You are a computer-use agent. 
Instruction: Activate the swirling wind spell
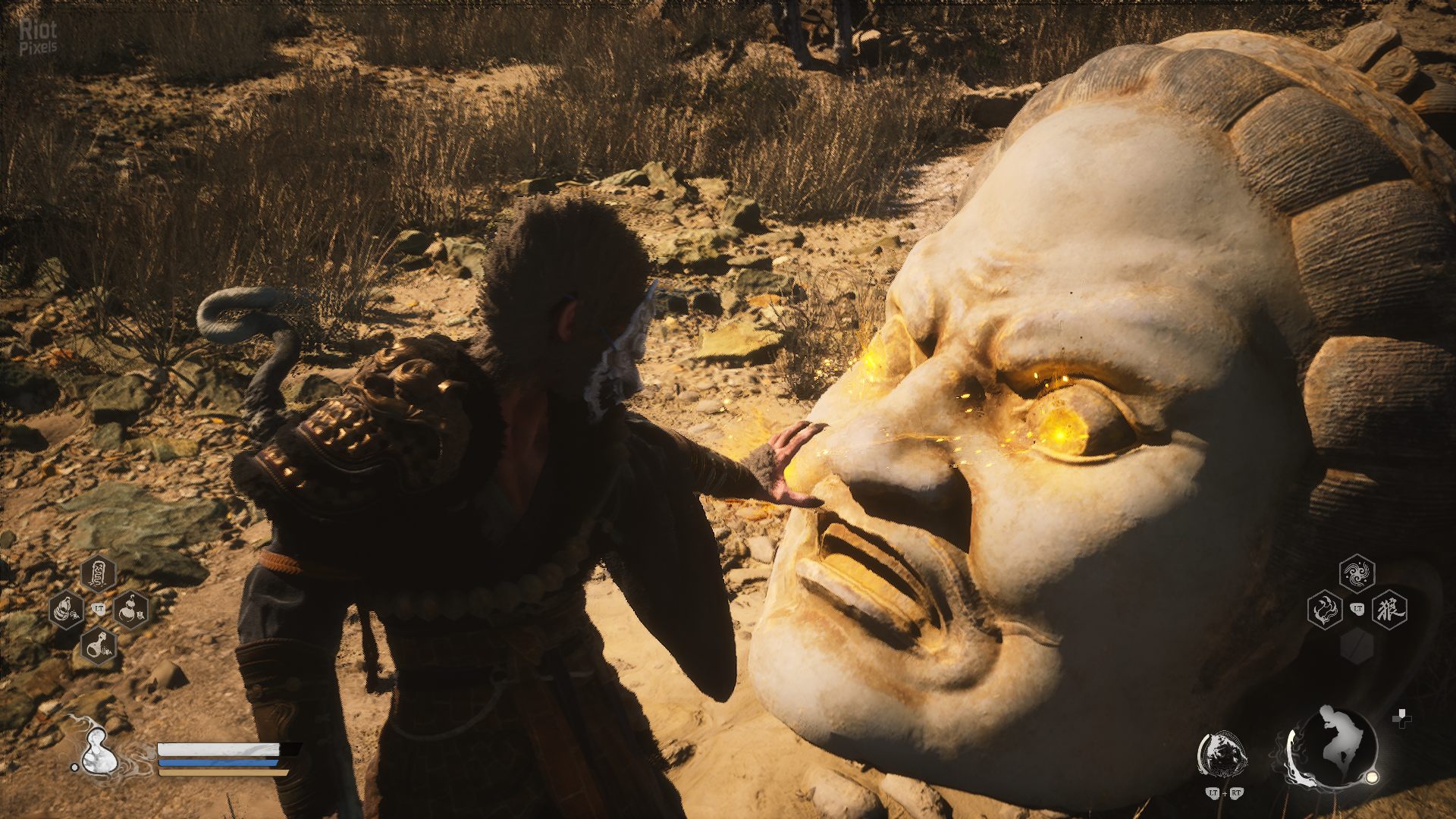(1357, 574)
